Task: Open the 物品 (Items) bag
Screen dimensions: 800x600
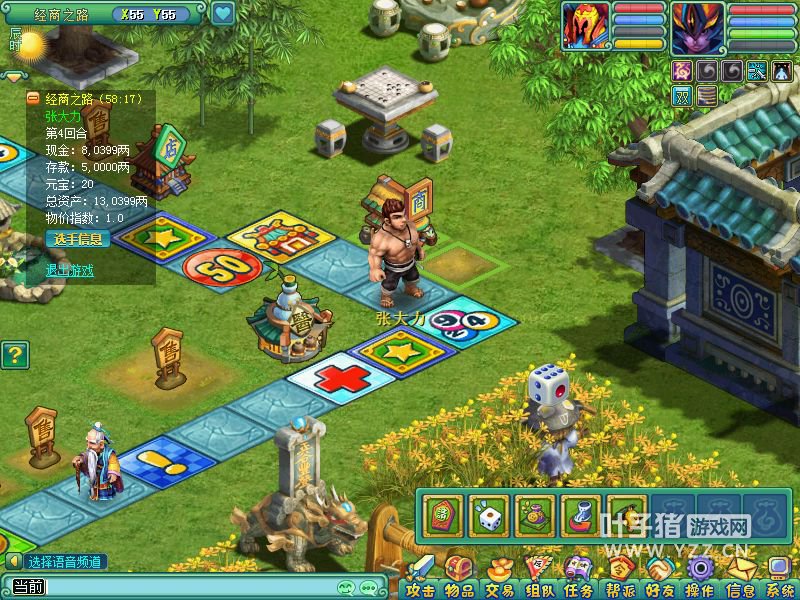Action: pyautogui.click(x=459, y=578)
